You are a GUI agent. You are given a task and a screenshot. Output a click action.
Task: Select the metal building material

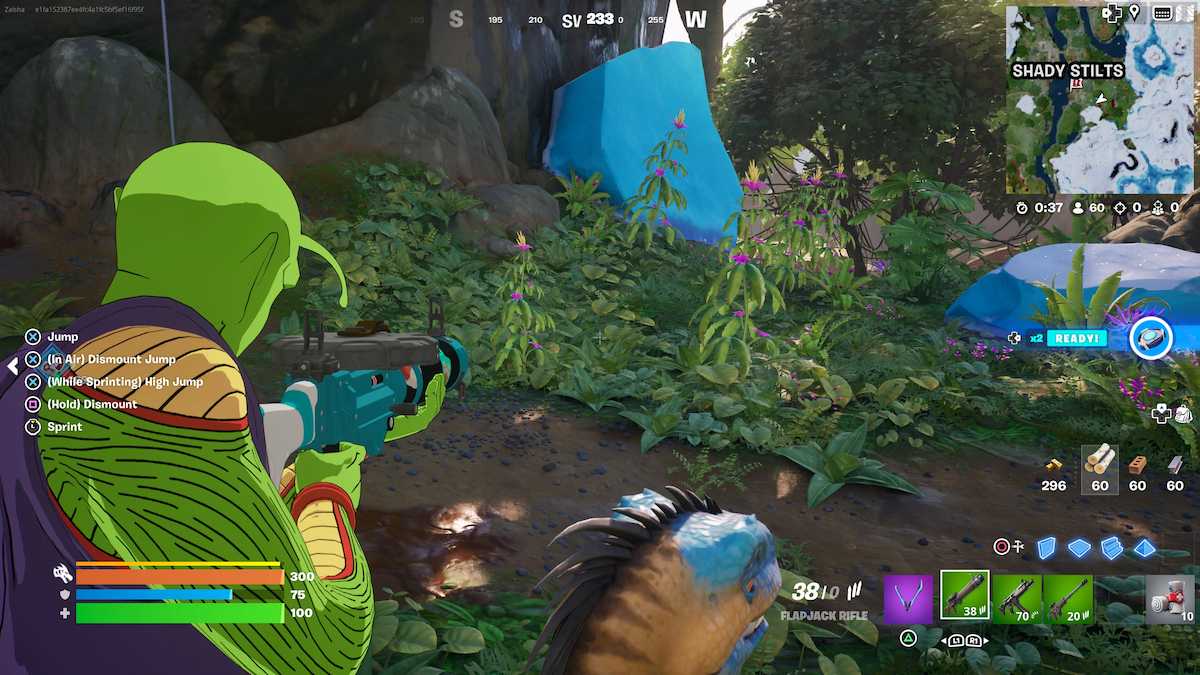tap(1175, 465)
